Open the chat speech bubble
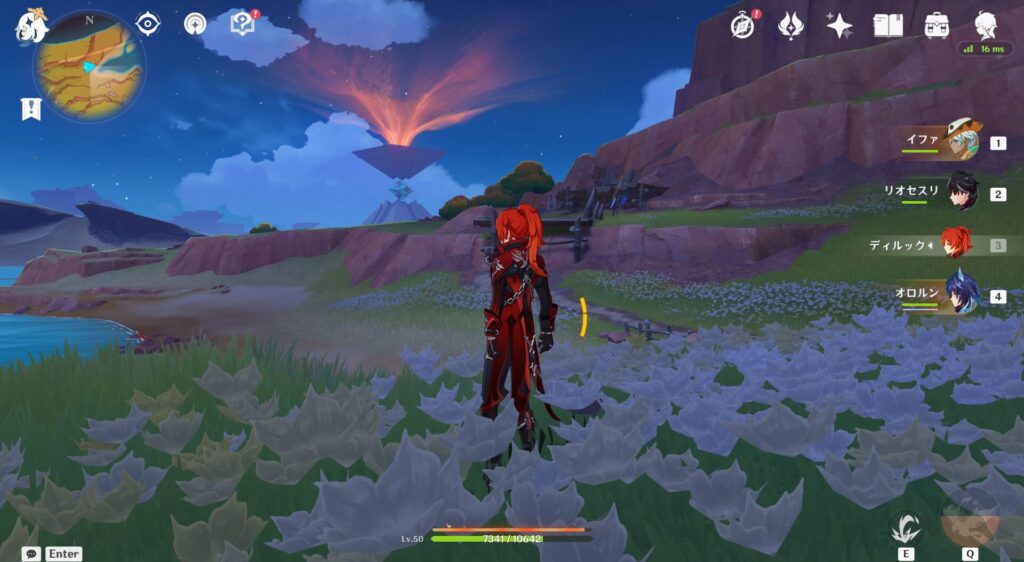 coord(31,553)
